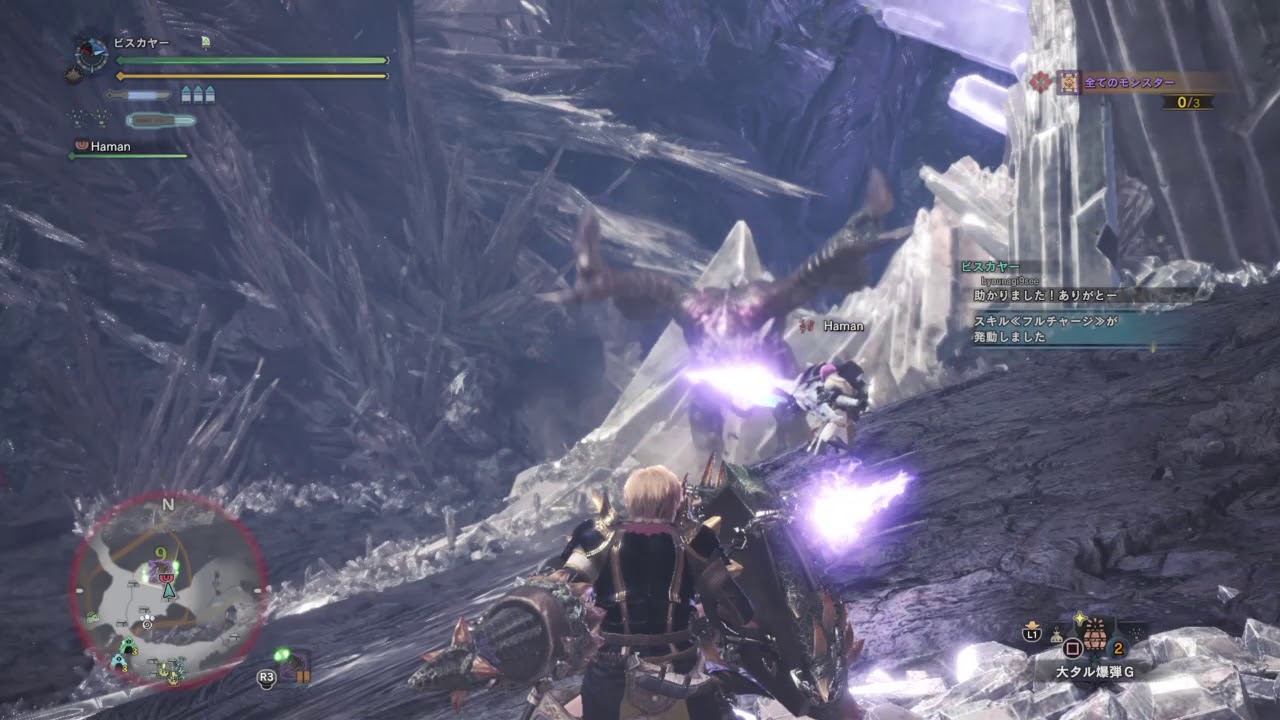This screenshot has height=720, width=1280.
Task: Click the gunlance sharpness gauge
Action: 138,95
